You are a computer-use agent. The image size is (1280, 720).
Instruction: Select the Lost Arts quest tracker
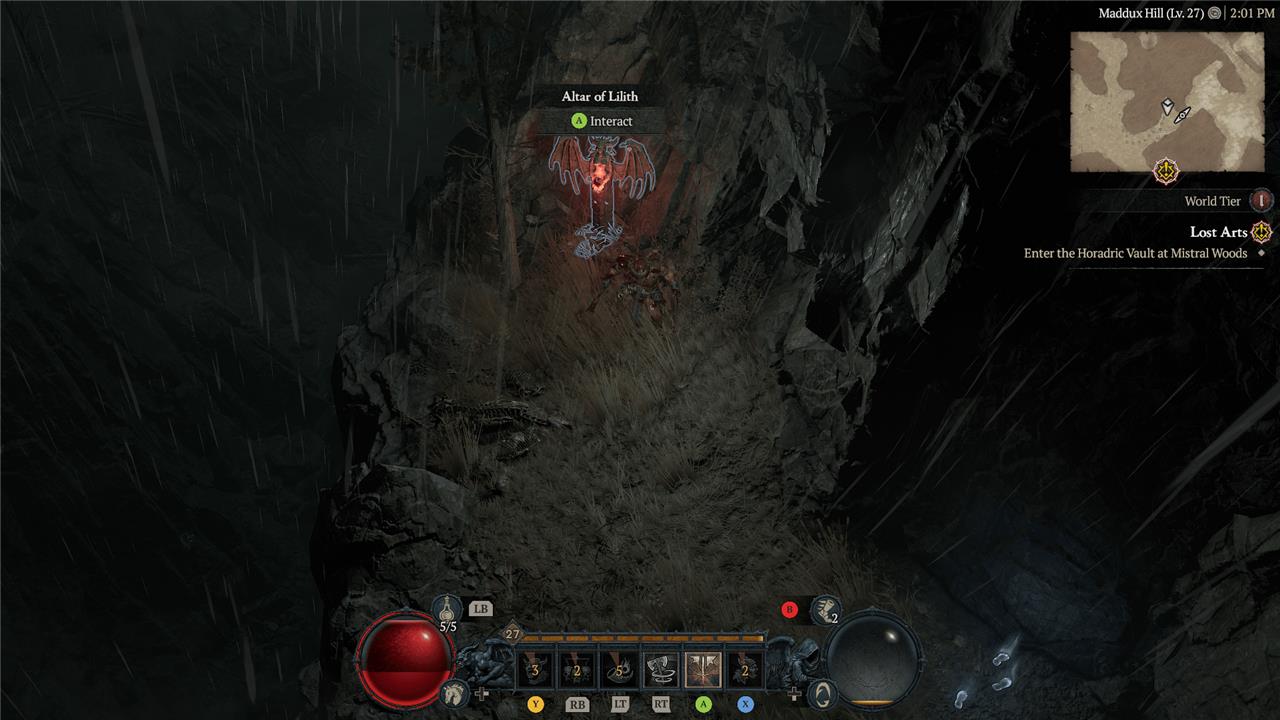point(1219,232)
